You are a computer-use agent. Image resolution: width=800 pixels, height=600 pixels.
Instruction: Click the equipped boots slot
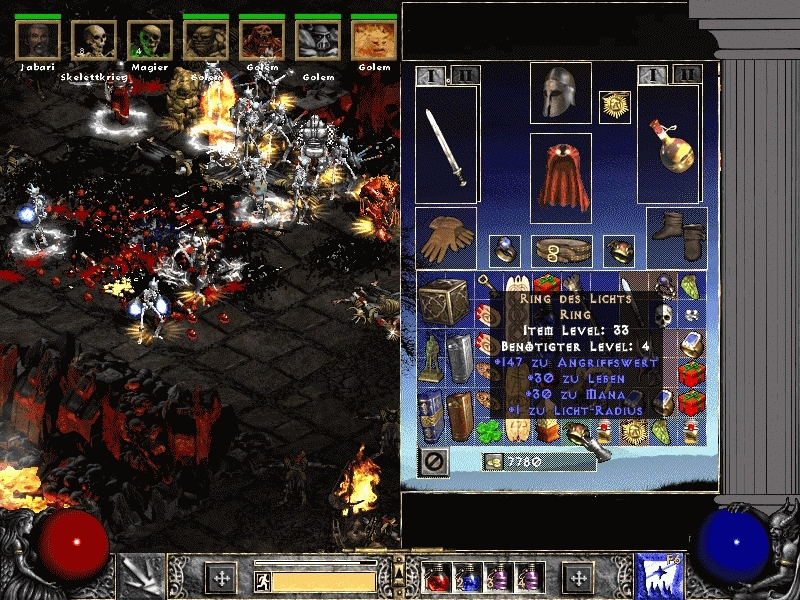click(677, 236)
